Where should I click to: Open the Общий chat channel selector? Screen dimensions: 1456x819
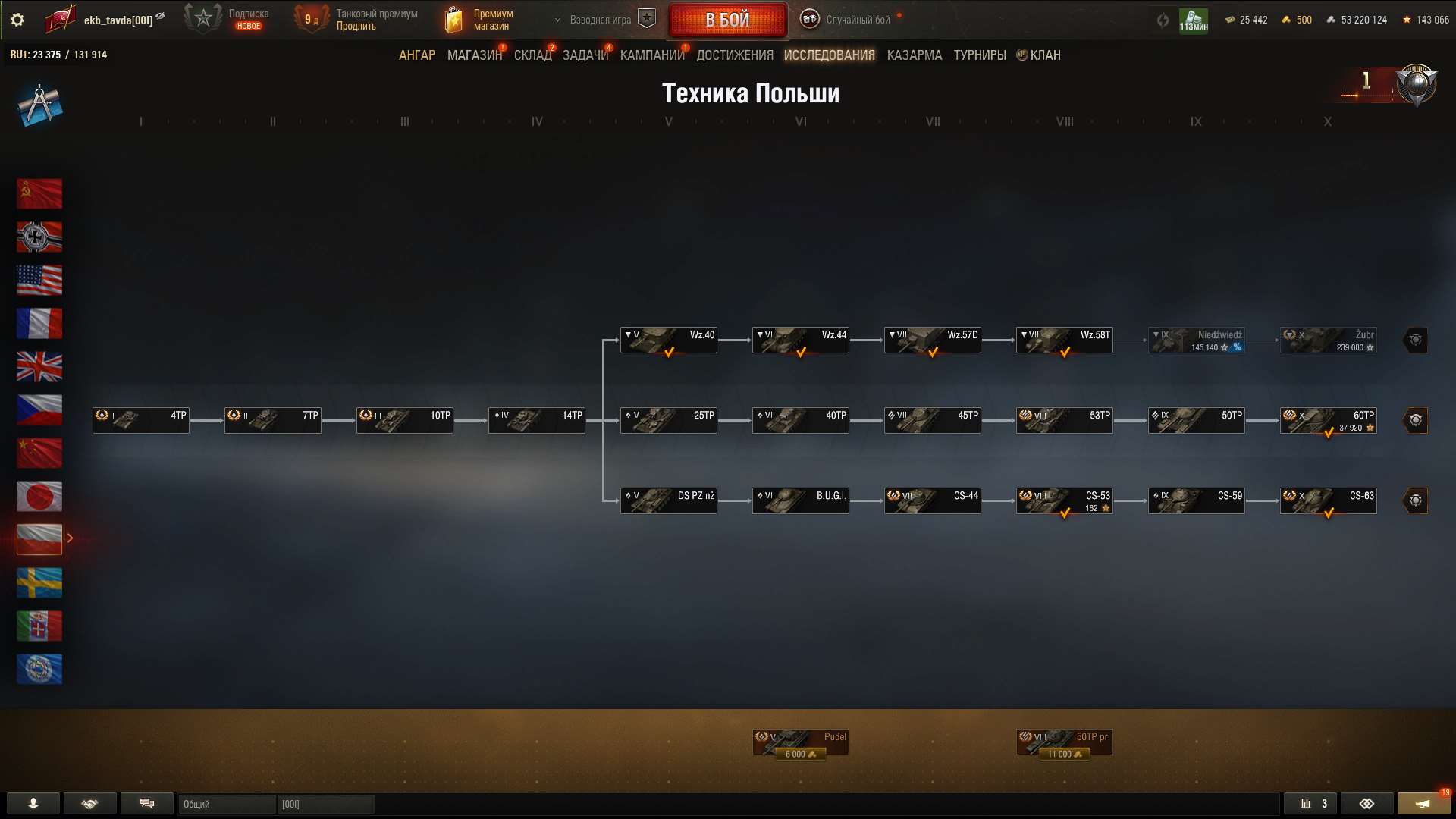(226, 803)
